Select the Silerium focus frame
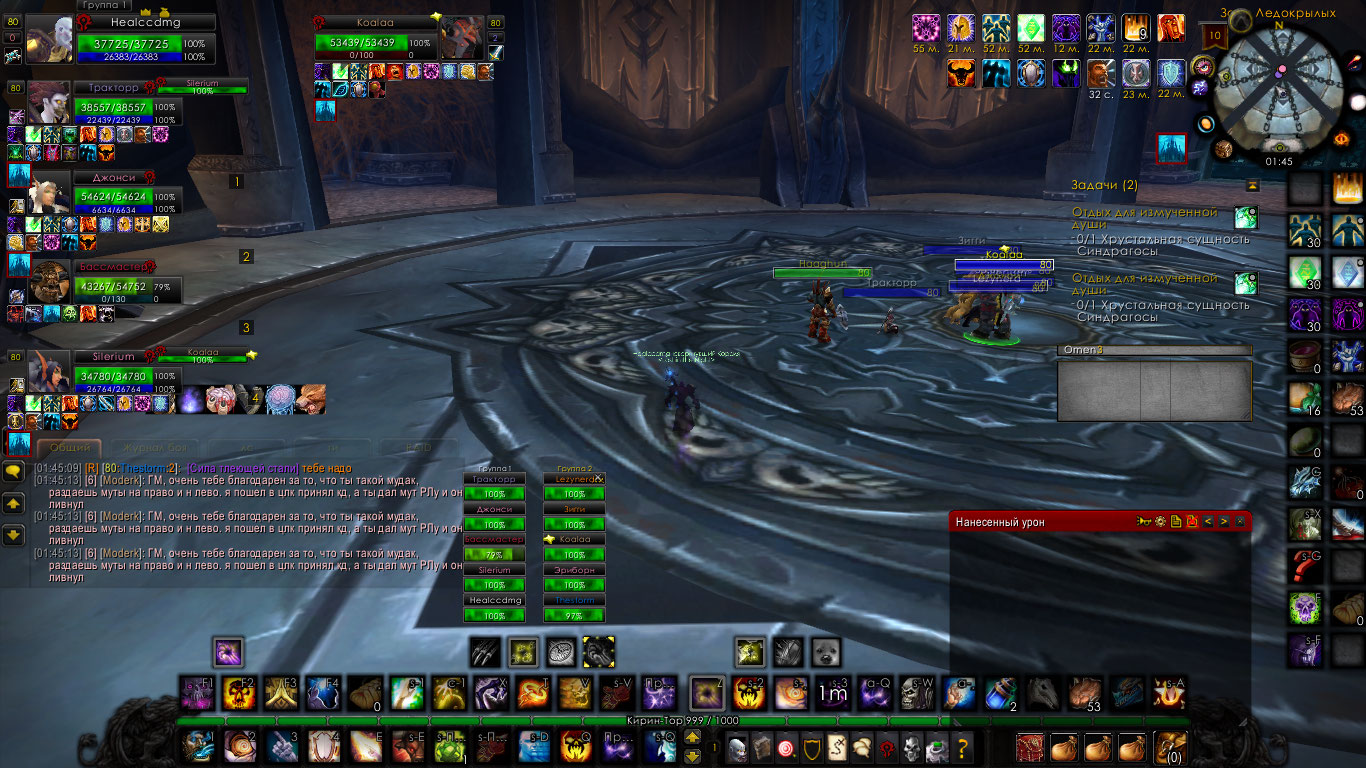This screenshot has width=1366, height=768. 110,374
